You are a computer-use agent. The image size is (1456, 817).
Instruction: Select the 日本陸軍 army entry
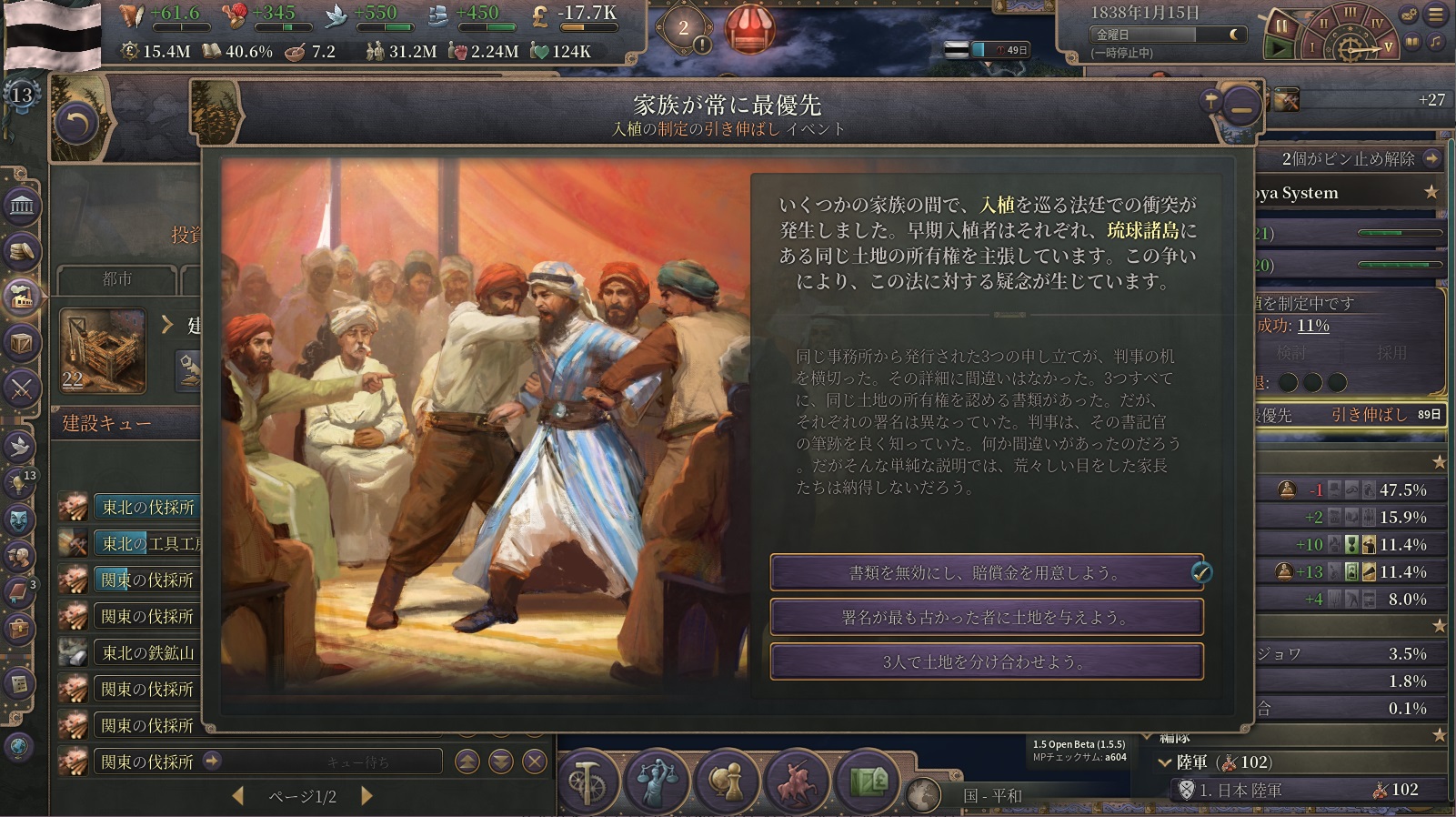[x=1240, y=790]
